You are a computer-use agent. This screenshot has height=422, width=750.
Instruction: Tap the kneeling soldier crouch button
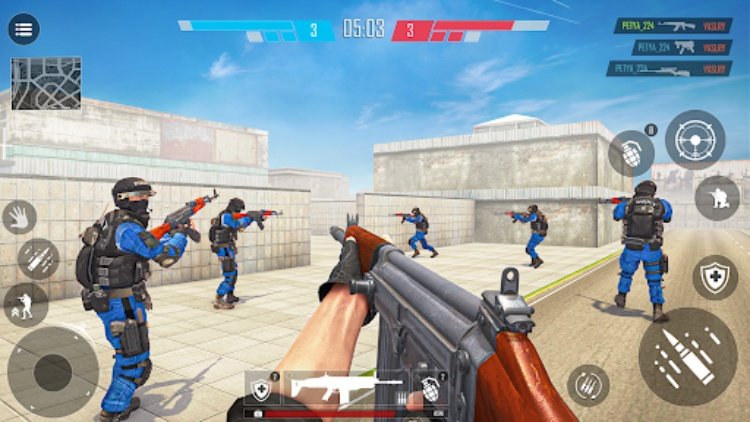[x=717, y=198]
